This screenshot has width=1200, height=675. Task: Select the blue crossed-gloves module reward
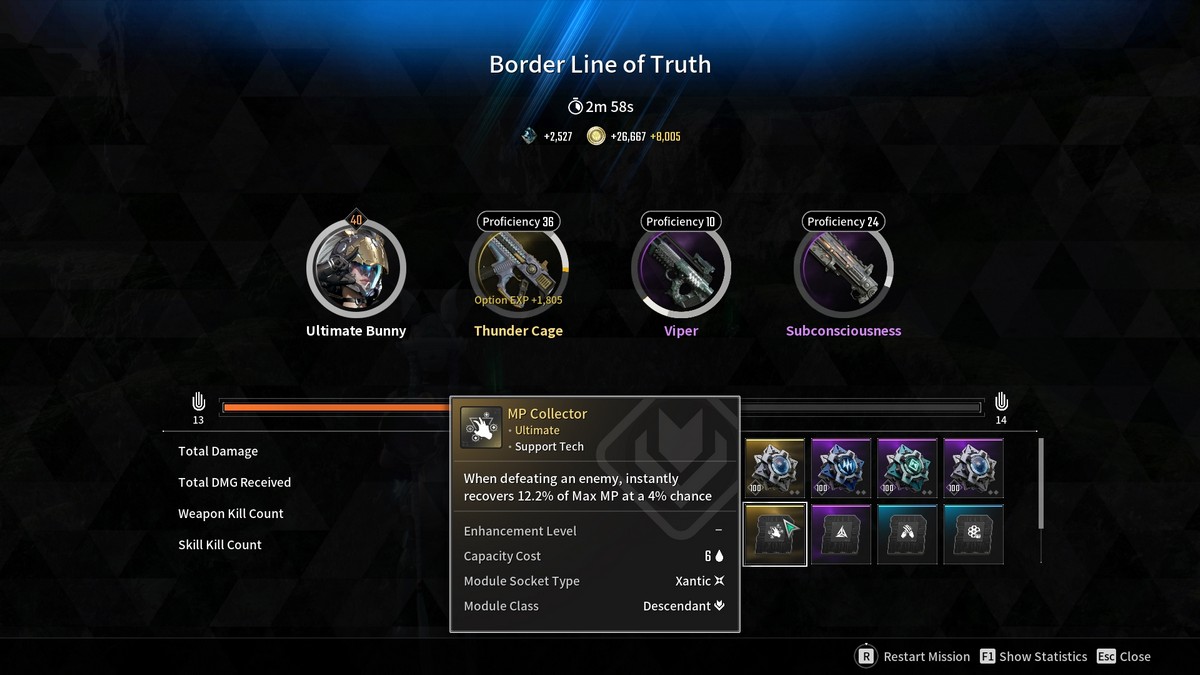[x=907, y=534]
